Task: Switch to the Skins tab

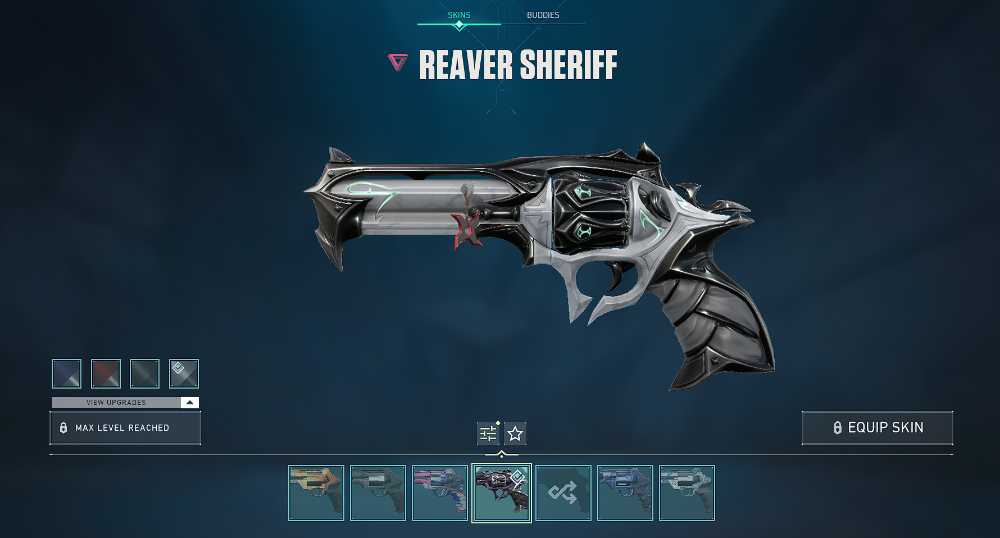Action: coord(459,16)
